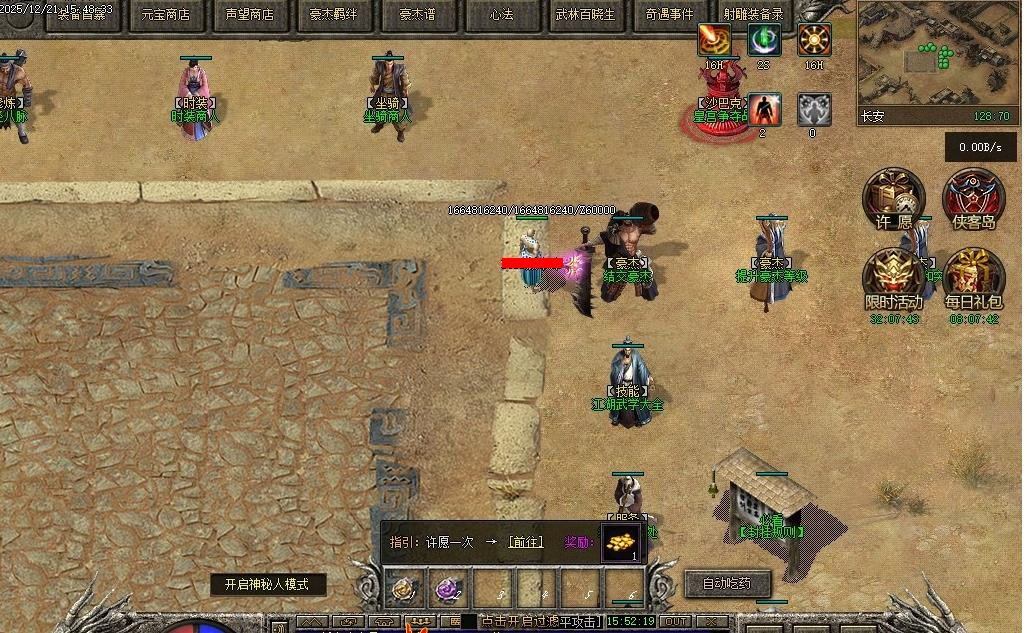
Task: Select the green swirl buff icon
Action: tap(765, 41)
